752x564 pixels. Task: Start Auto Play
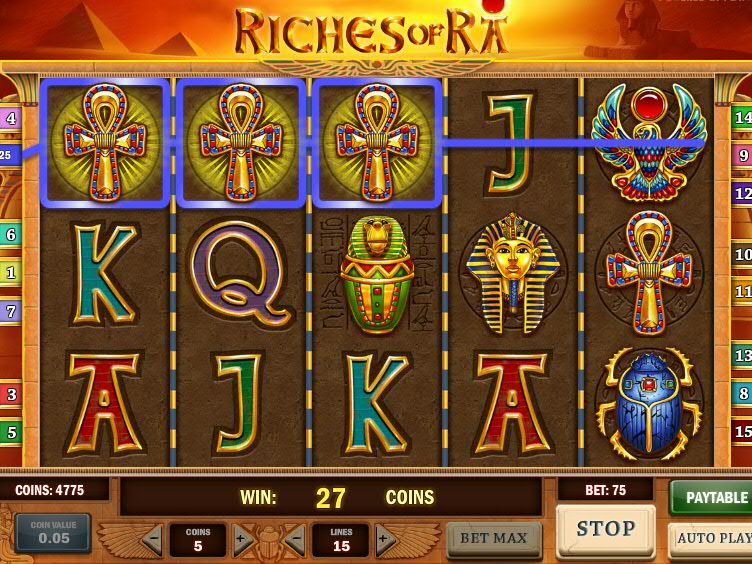(710, 538)
